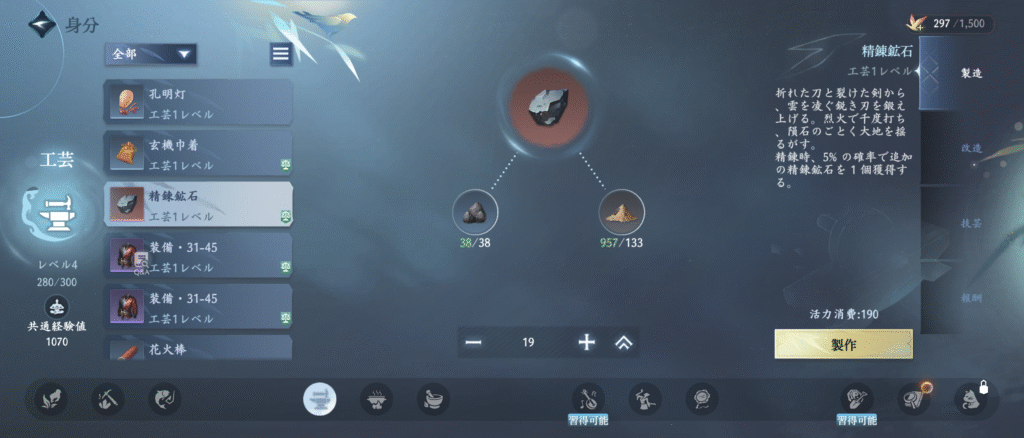Toggle the list view menu button
This screenshot has height=438, width=1024.
coord(281,54)
